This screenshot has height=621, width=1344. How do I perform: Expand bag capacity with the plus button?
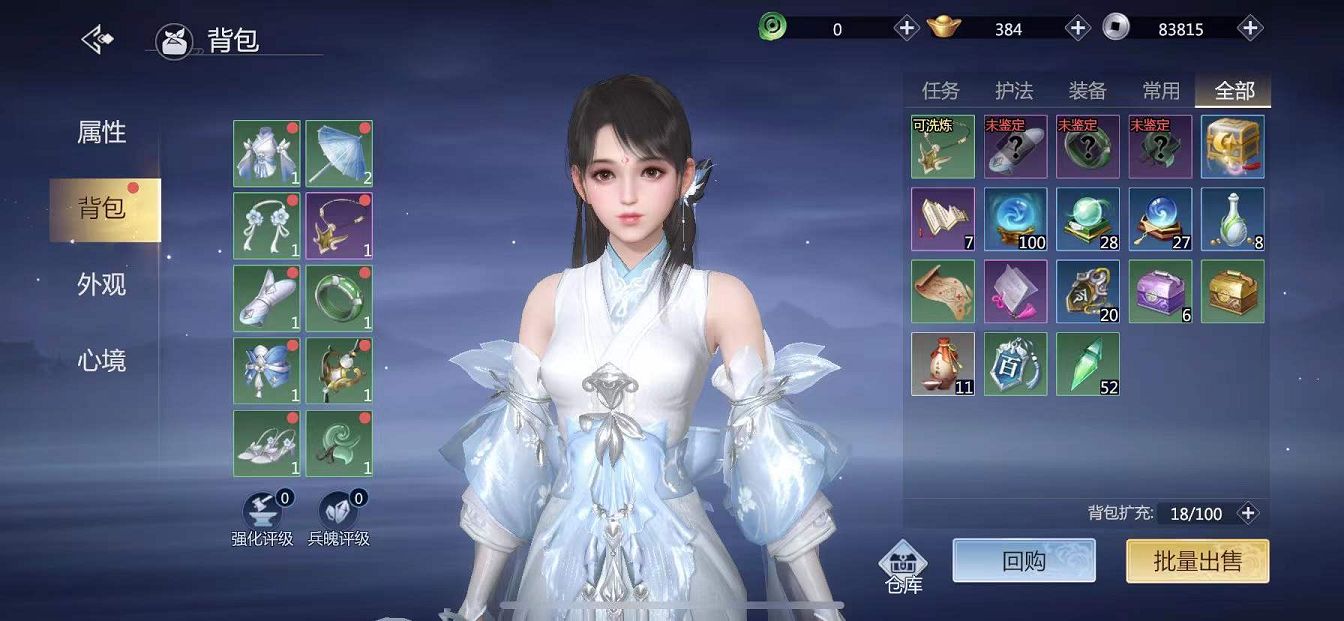coord(1248,513)
